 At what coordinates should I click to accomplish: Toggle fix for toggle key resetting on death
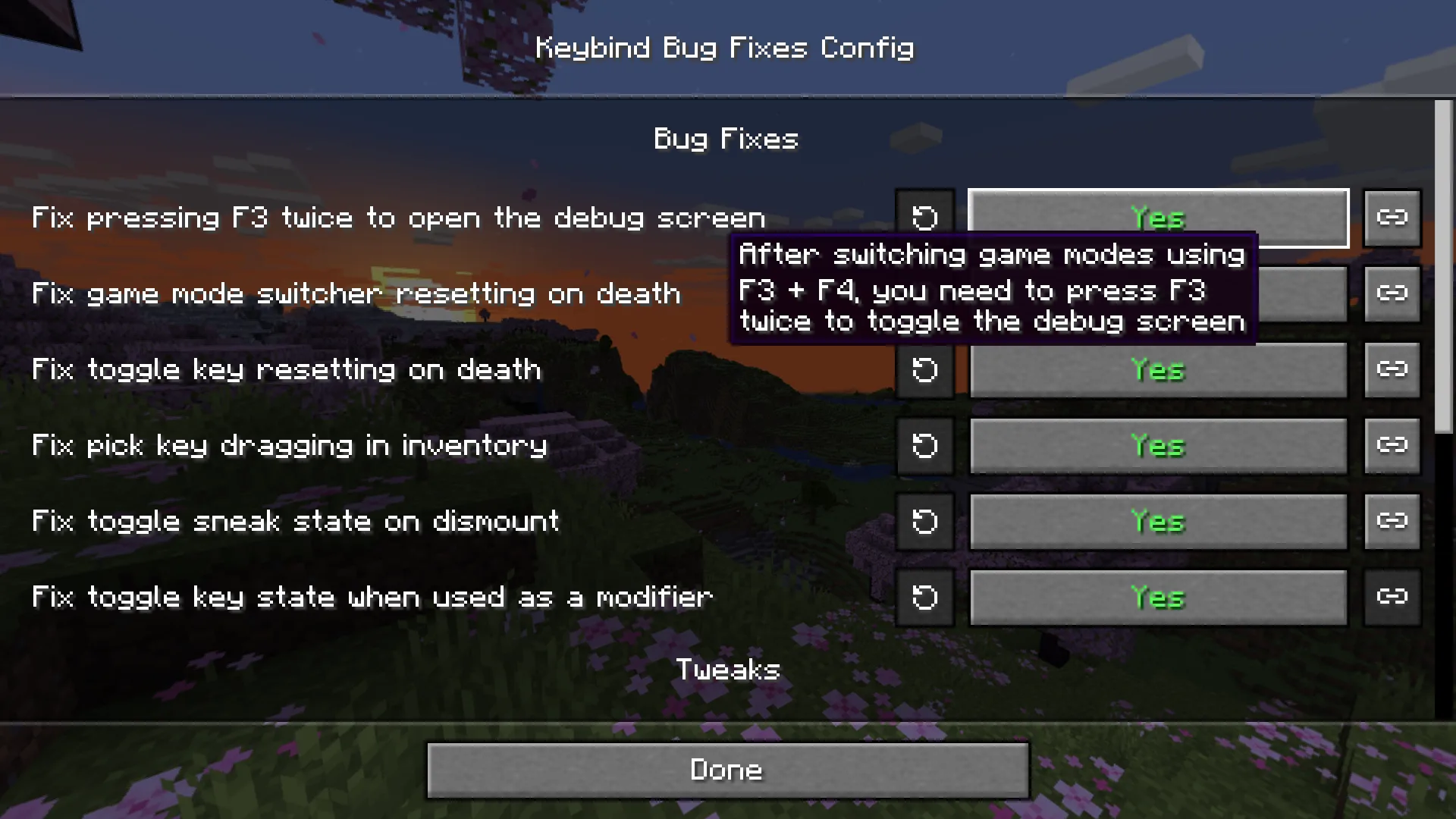coord(1158,370)
